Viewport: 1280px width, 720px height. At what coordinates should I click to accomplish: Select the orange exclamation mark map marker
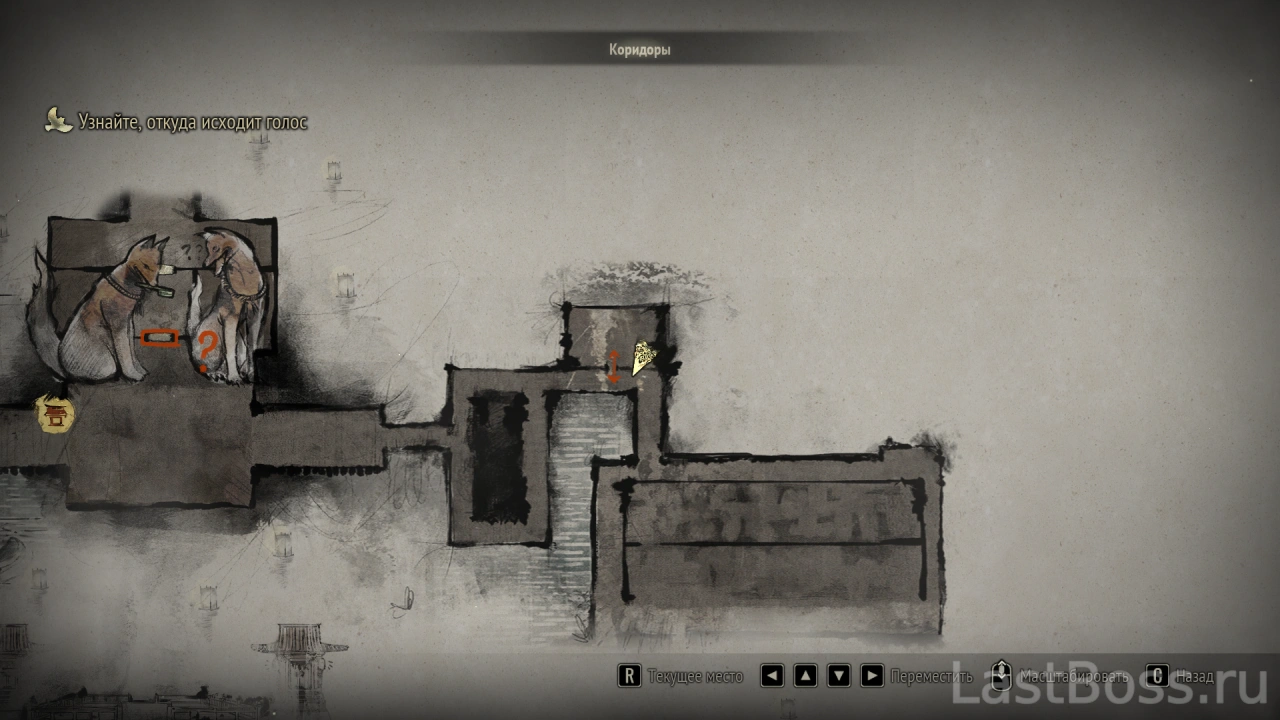coord(614,366)
